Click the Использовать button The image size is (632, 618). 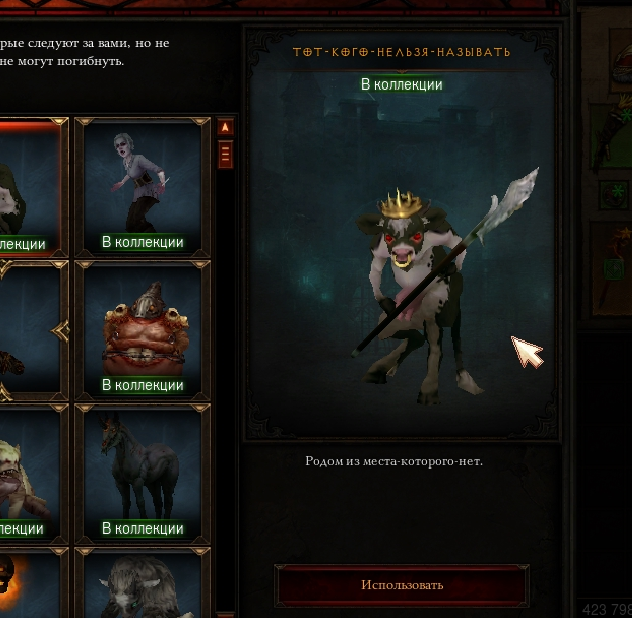click(x=402, y=585)
